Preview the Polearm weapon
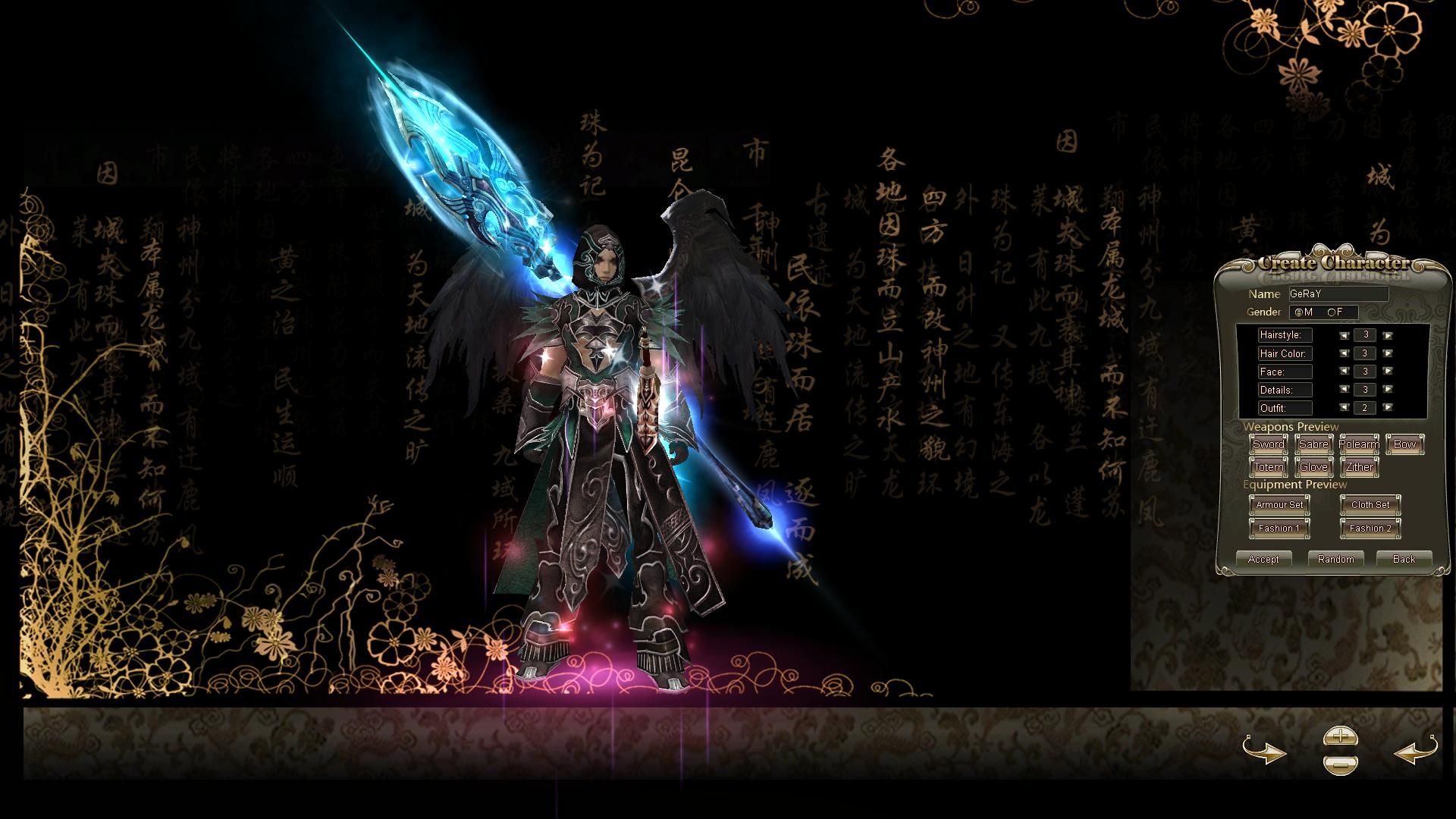The width and height of the screenshot is (1456, 819). point(1359,444)
